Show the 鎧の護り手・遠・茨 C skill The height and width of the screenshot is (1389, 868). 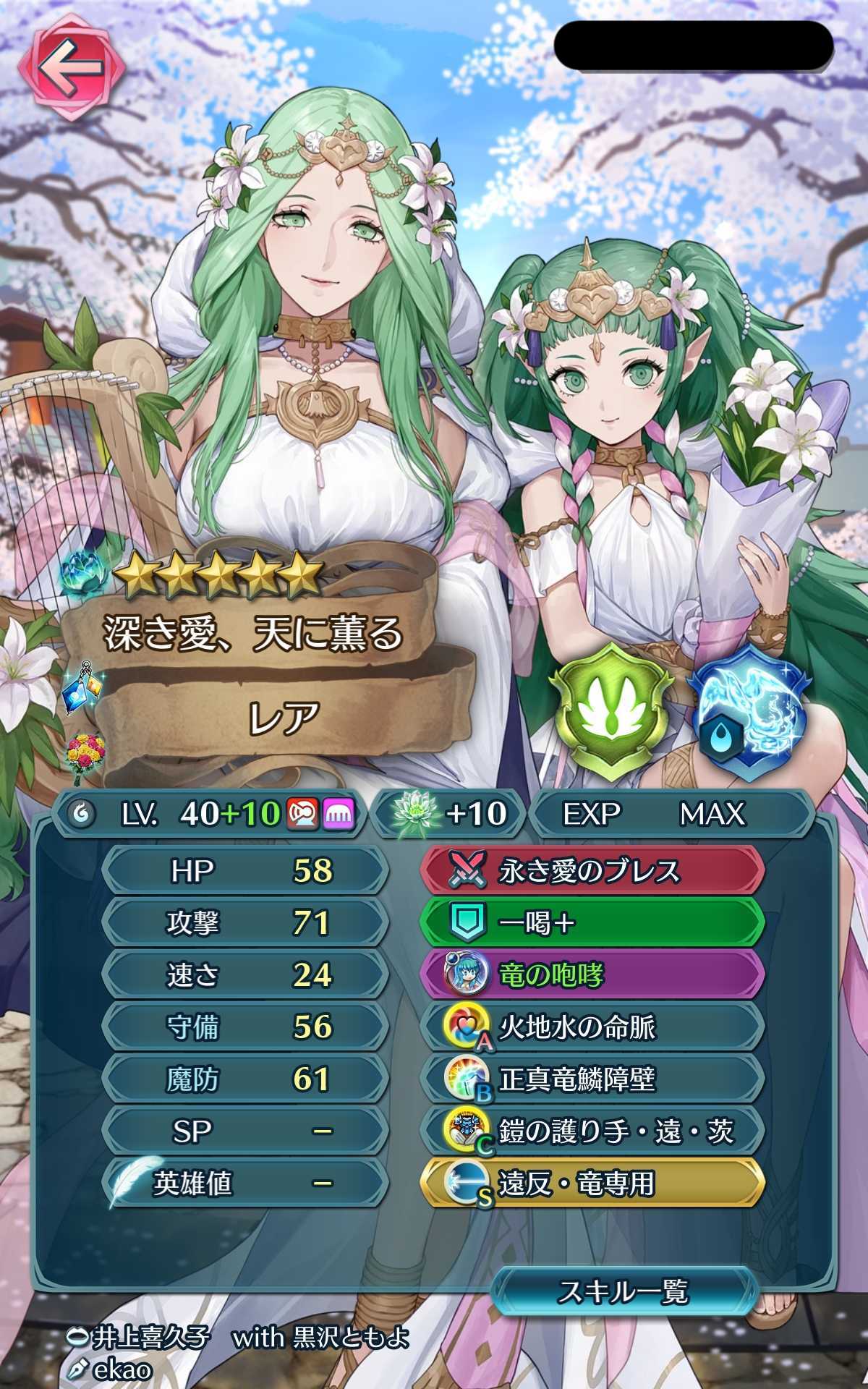coord(592,1131)
